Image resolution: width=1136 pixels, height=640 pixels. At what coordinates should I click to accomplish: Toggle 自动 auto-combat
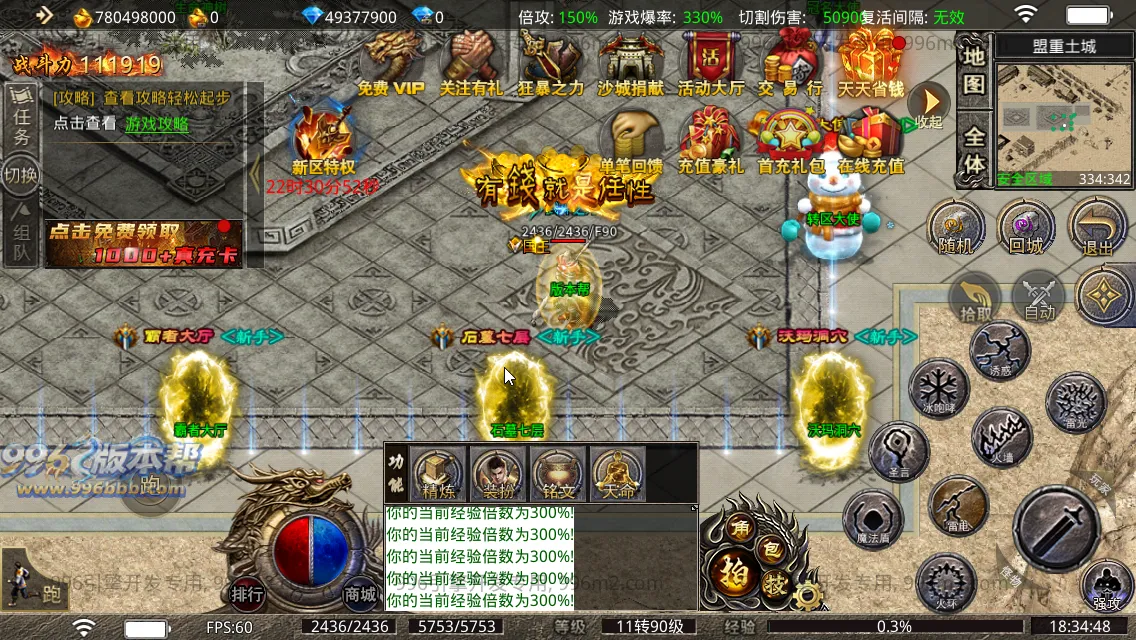[x=1040, y=298]
